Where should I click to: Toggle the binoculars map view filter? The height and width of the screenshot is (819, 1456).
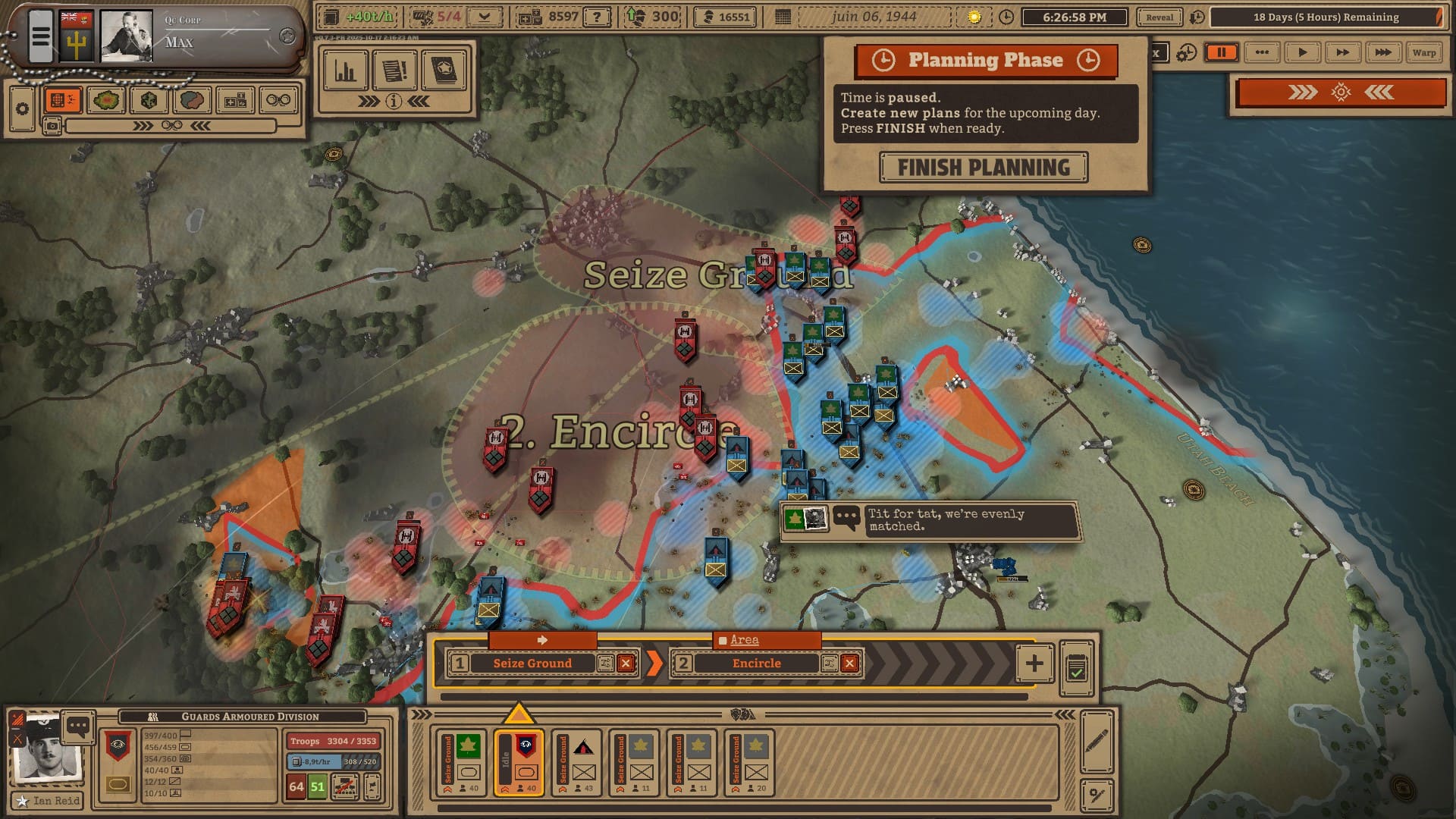click(278, 100)
